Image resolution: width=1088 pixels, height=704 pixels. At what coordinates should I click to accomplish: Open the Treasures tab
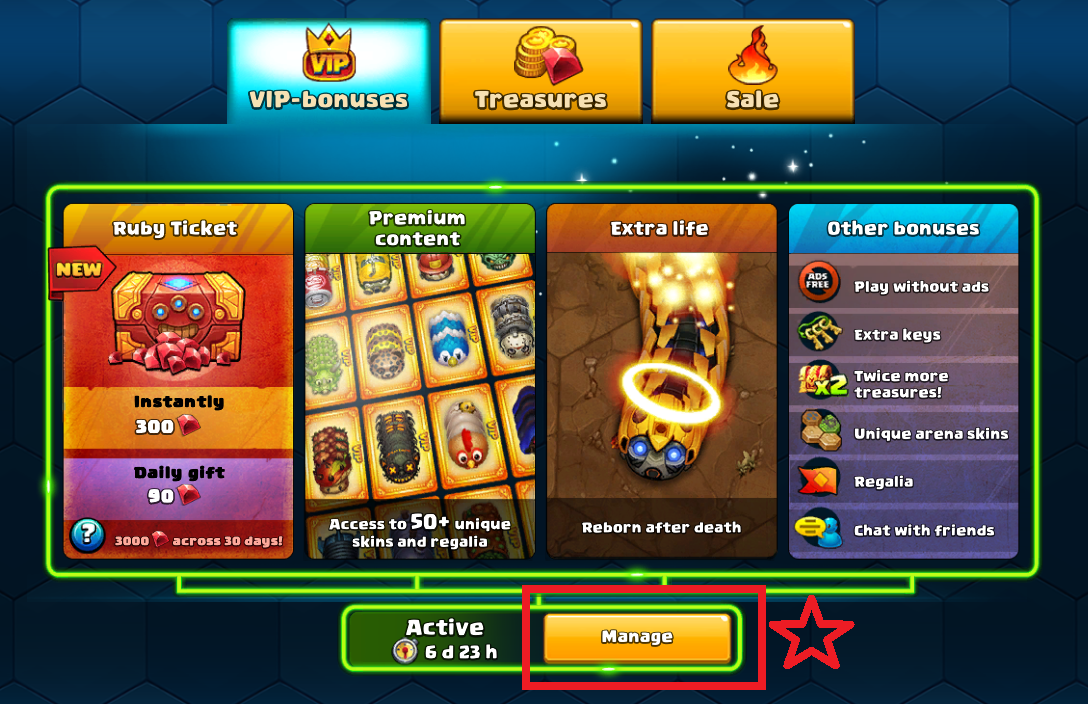point(540,72)
